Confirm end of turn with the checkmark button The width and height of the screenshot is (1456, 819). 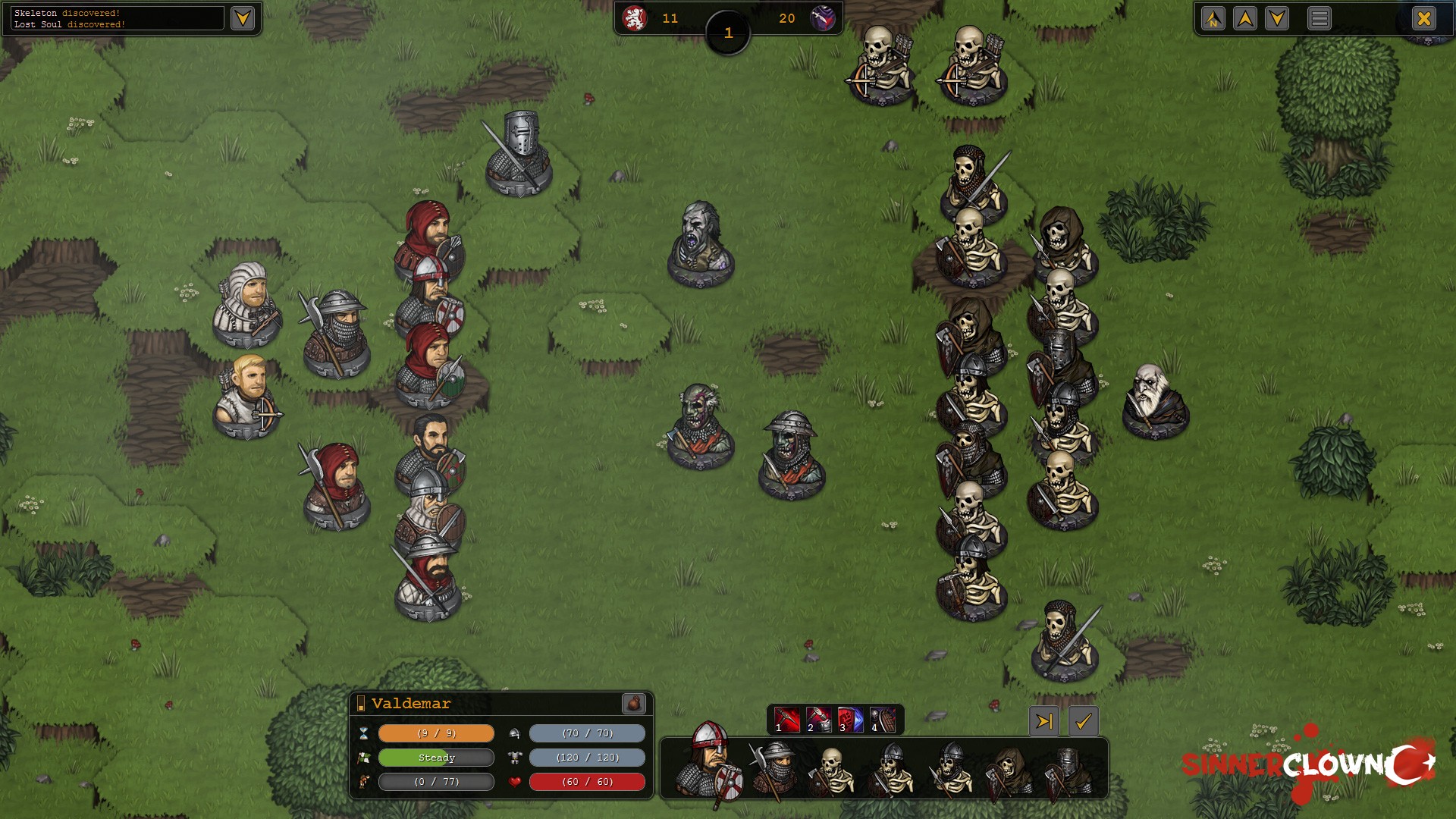1084,722
